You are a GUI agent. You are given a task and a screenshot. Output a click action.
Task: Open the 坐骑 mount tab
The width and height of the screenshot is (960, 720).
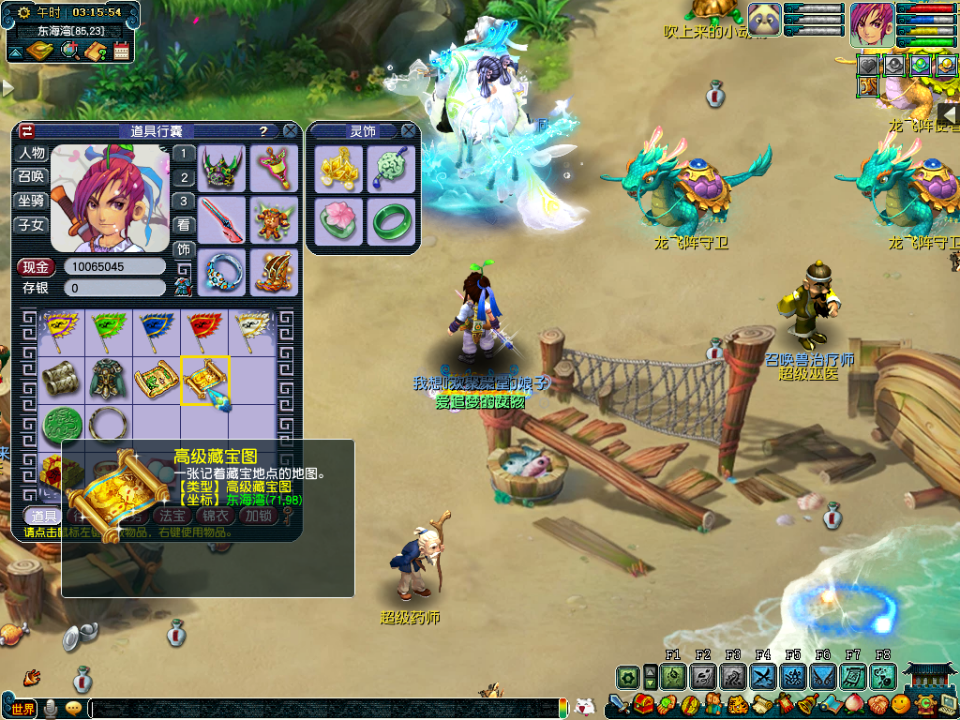tap(31, 199)
